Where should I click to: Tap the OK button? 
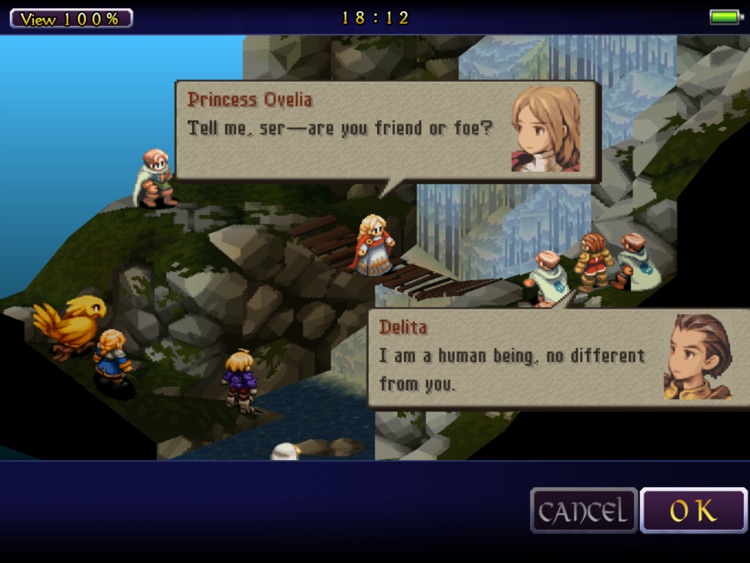pos(693,511)
